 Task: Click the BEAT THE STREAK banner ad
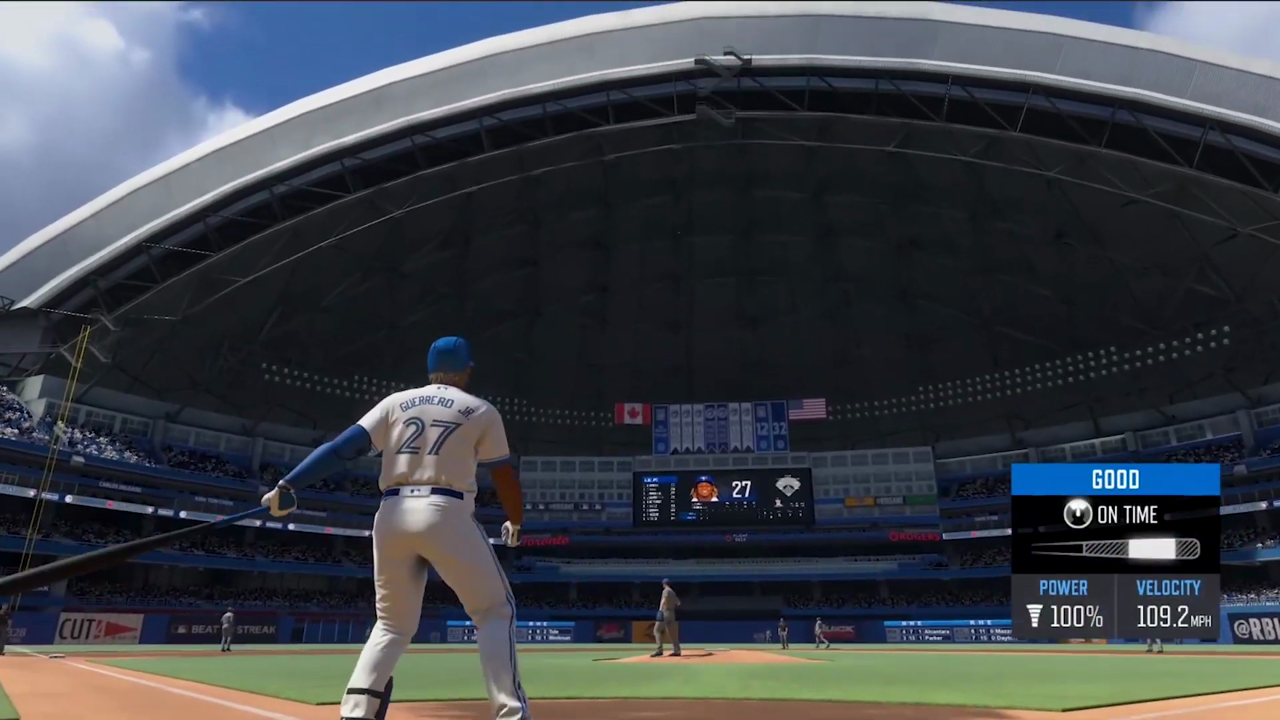pyautogui.click(x=222, y=630)
